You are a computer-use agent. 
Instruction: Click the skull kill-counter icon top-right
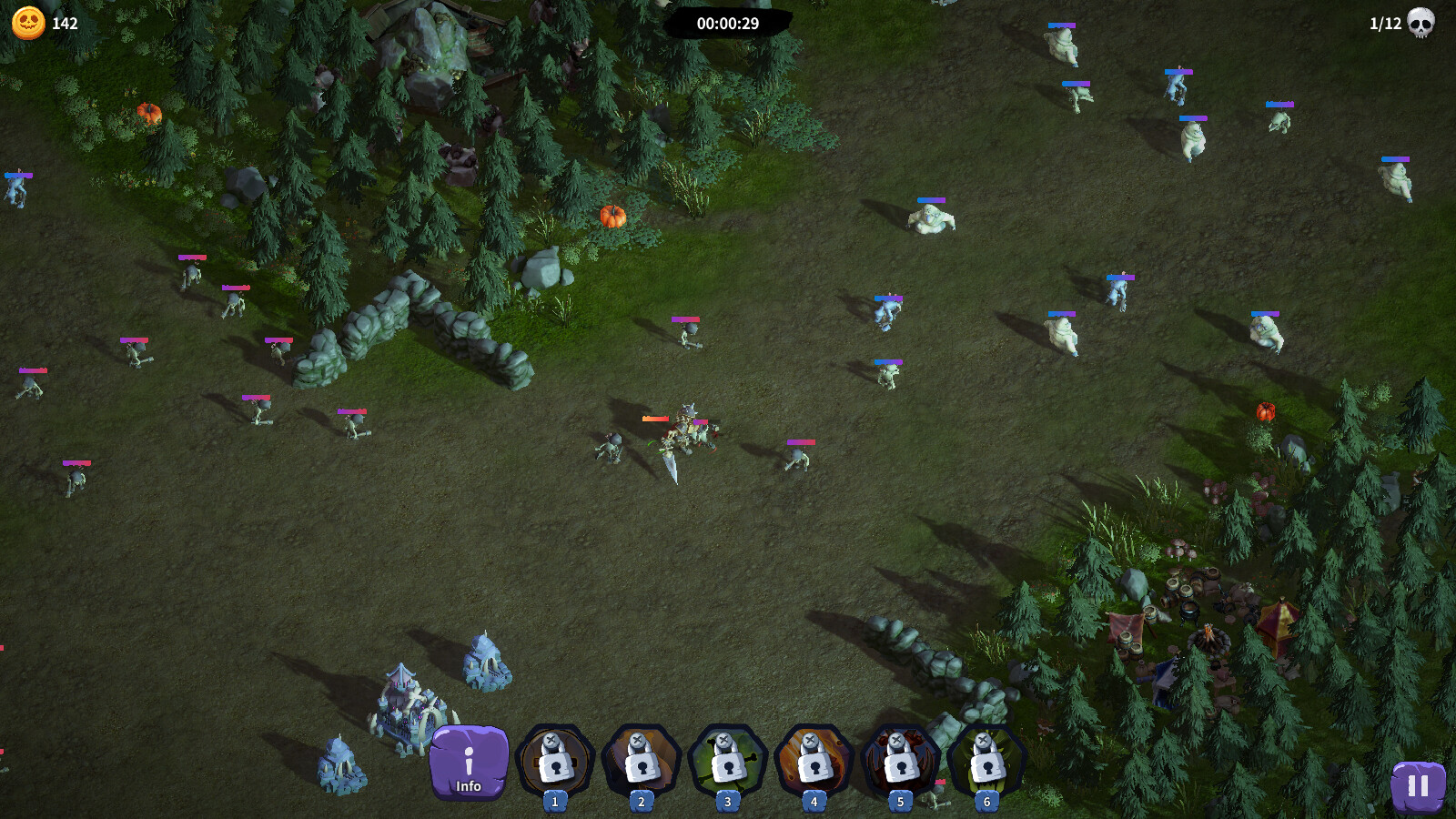(1421, 25)
